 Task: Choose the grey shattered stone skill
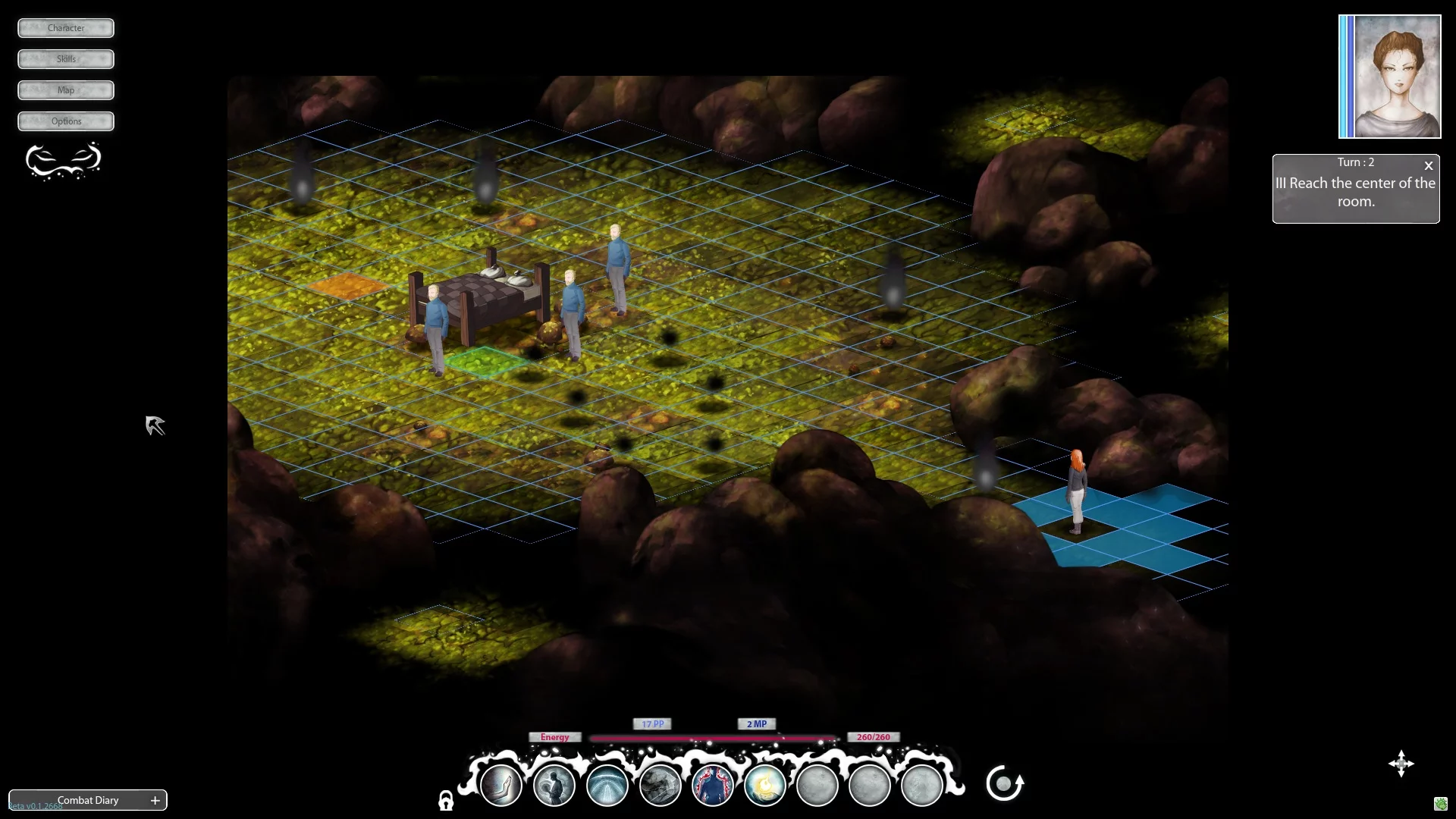point(660,785)
